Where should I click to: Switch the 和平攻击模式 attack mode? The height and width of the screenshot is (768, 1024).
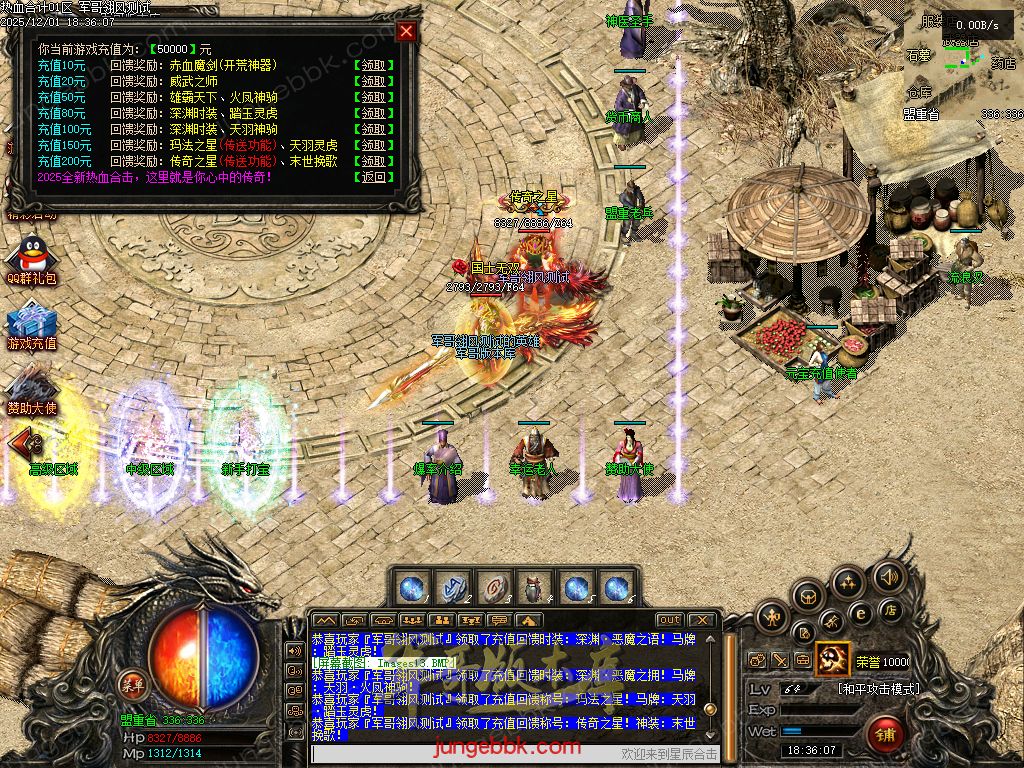879,689
